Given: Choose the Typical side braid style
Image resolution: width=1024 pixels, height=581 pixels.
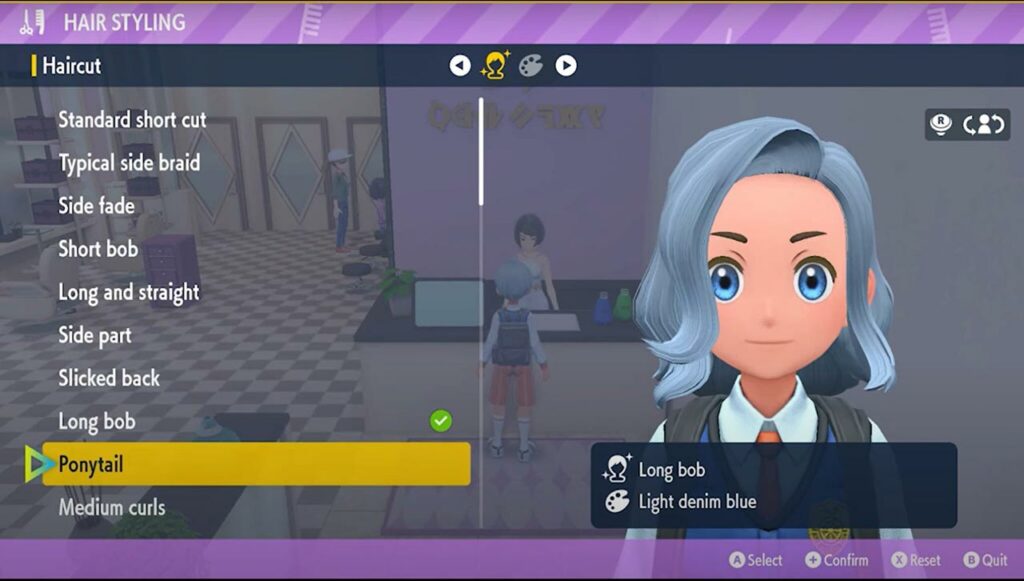Looking at the screenshot, I should [129, 163].
